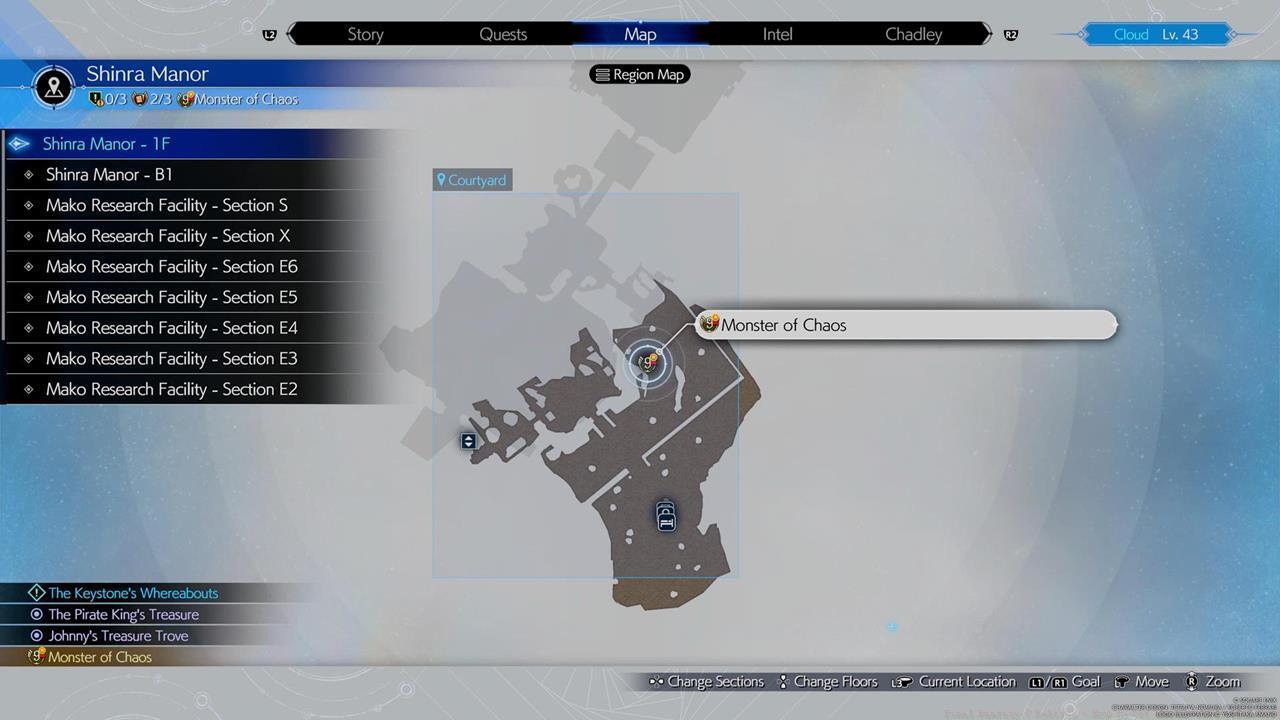The image size is (1280, 720).
Task: Select the elevator arrows icon on the map
Action: pyautogui.click(x=467, y=440)
